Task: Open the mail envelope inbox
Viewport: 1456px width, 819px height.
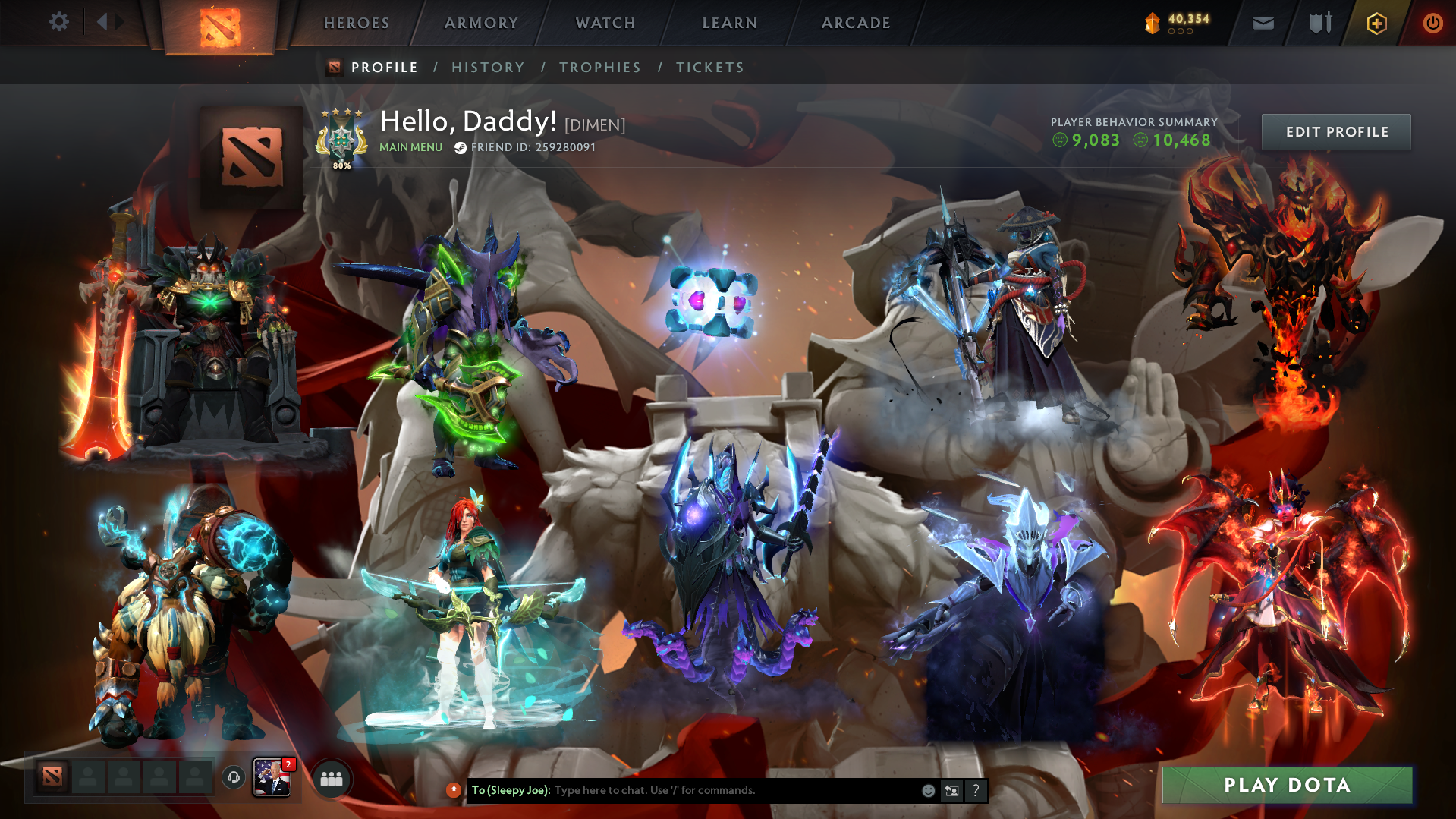Action: (x=1263, y=24)
